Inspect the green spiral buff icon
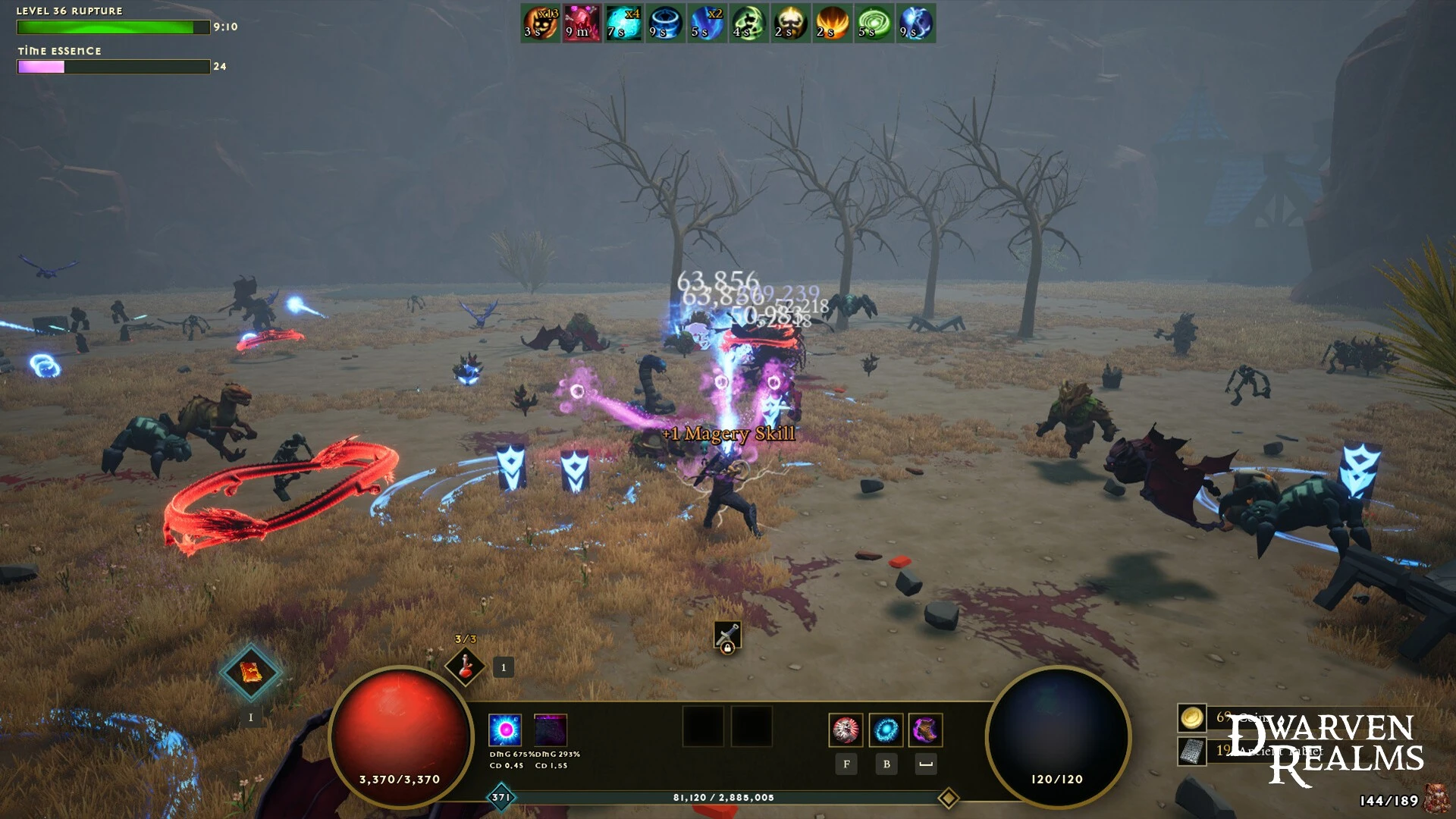1456x819 pixels. click(x=874, y=24)
